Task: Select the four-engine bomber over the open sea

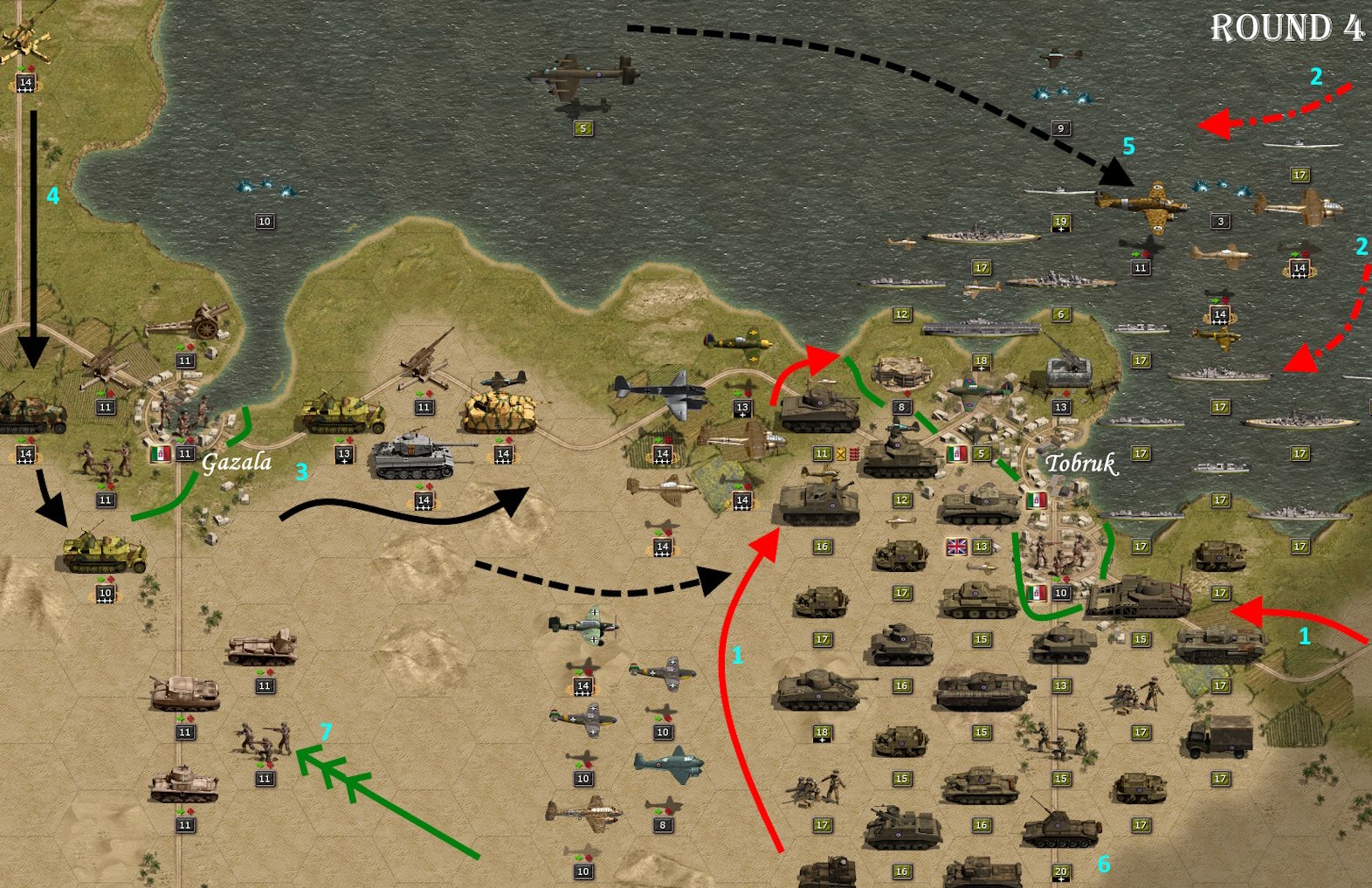Action: 583,75
